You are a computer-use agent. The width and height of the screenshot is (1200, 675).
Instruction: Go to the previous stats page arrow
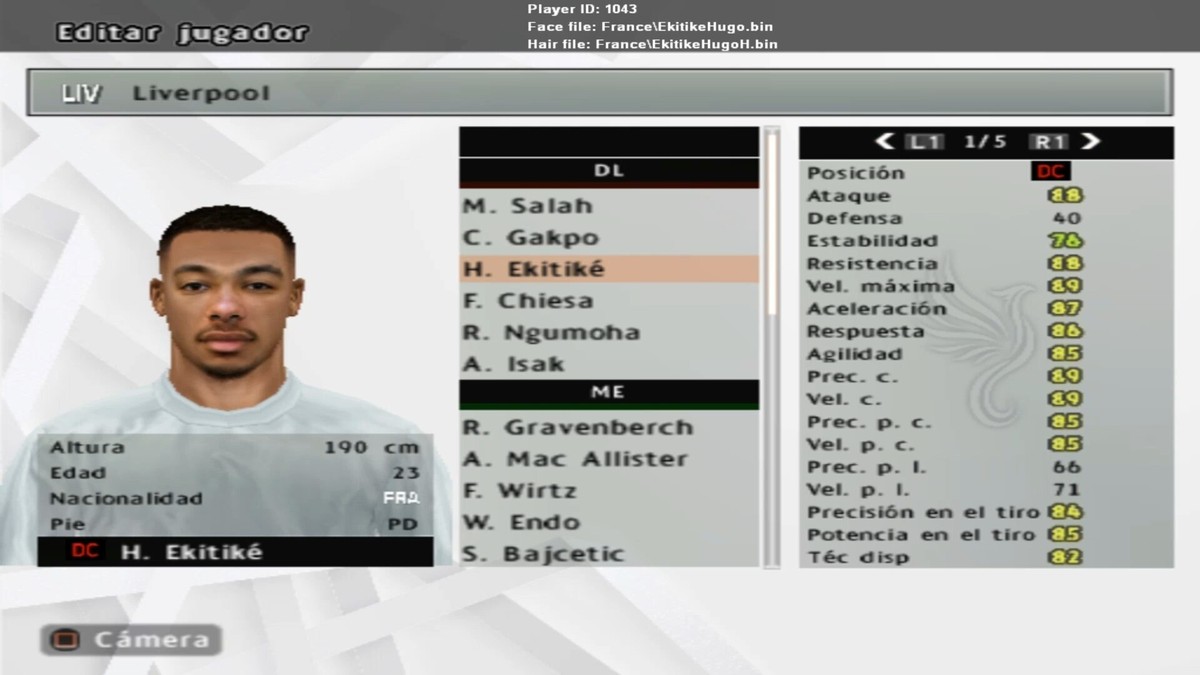click(x=884, y=142)
